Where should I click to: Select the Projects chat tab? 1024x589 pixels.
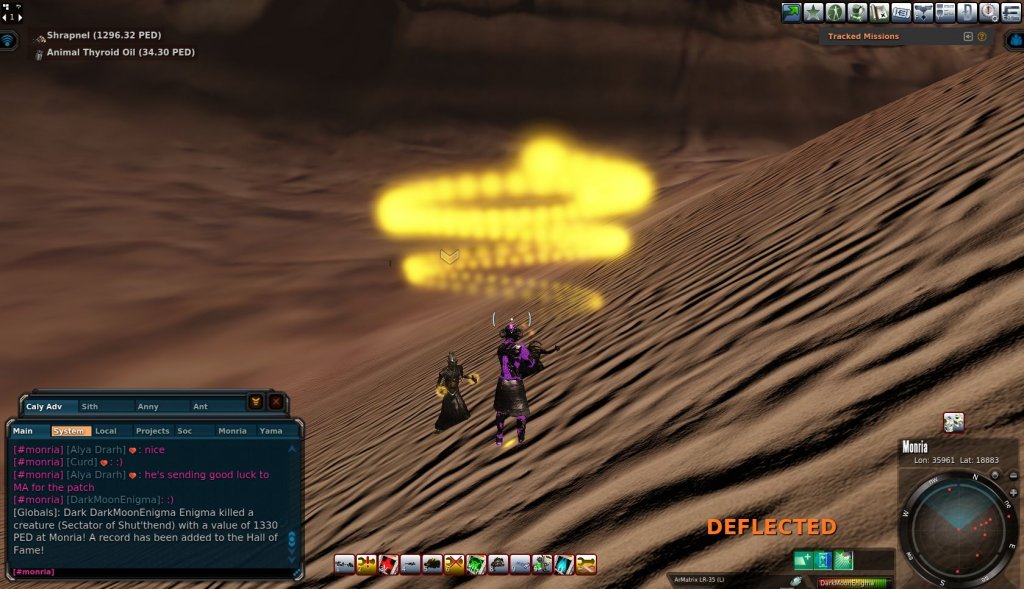[x=152, y=431]
